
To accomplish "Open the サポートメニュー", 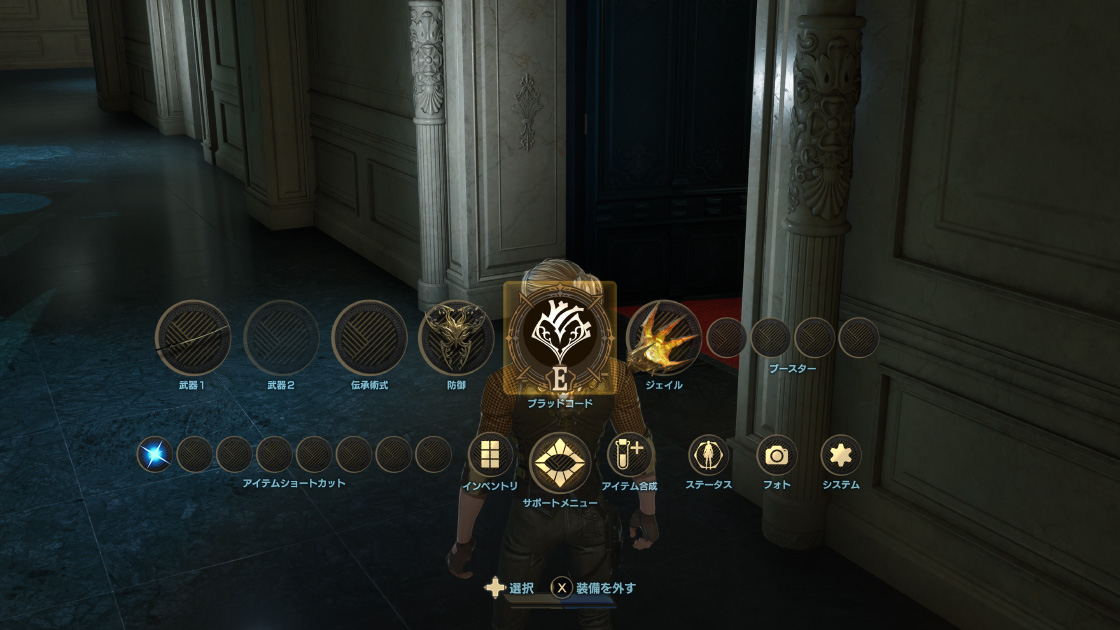I will 560,463.
